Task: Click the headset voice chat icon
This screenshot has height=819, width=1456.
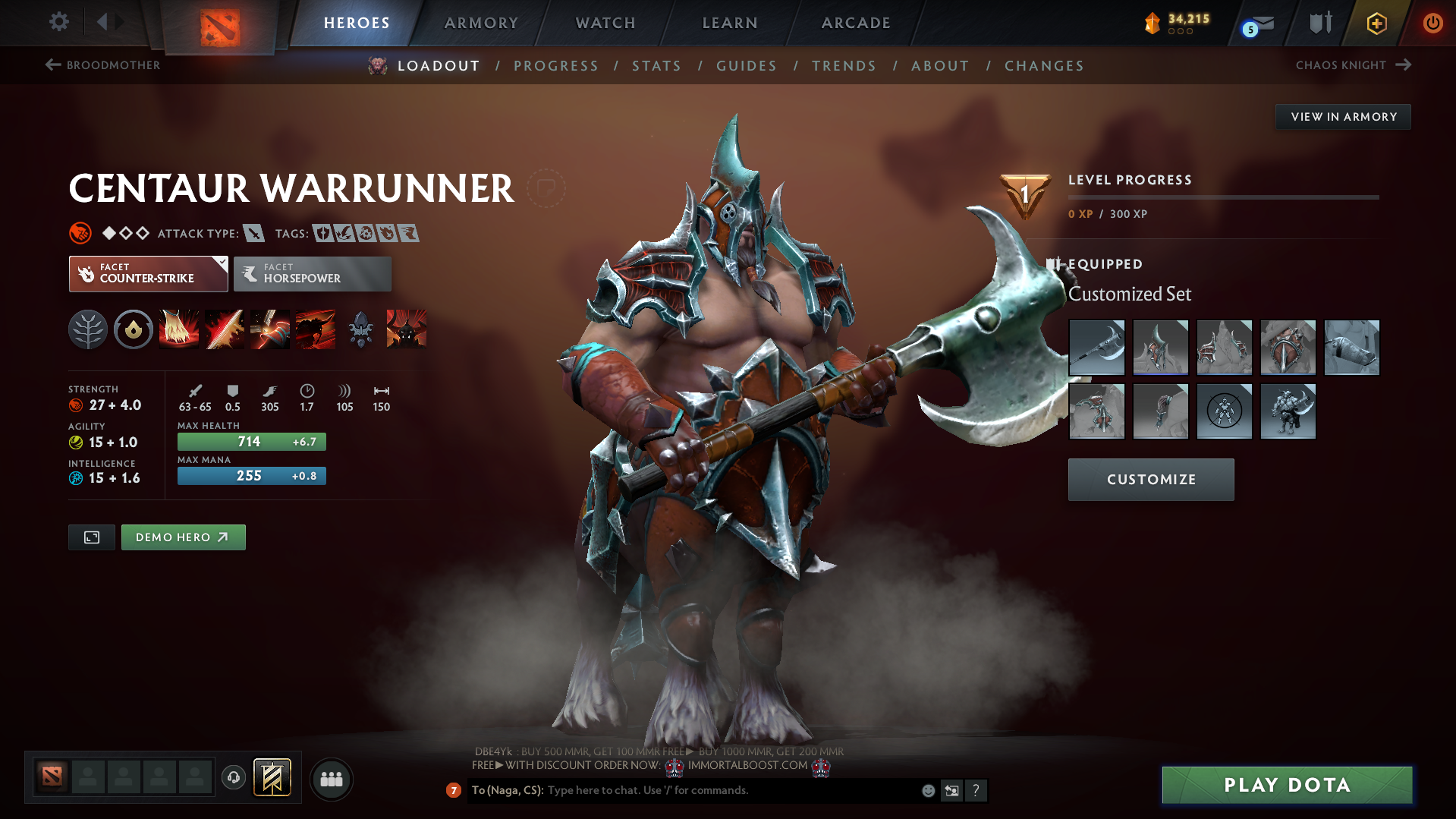Action: pos(233,778)
